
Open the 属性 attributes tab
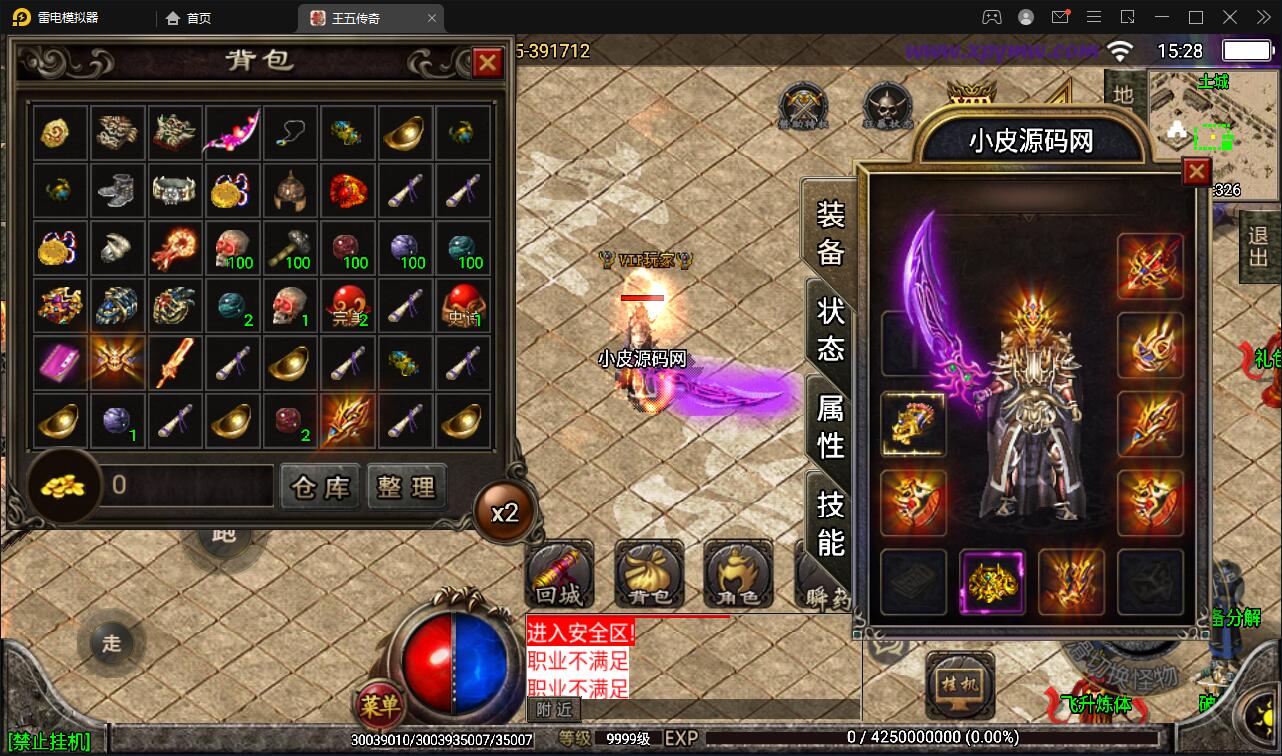[x=831, y=425]
